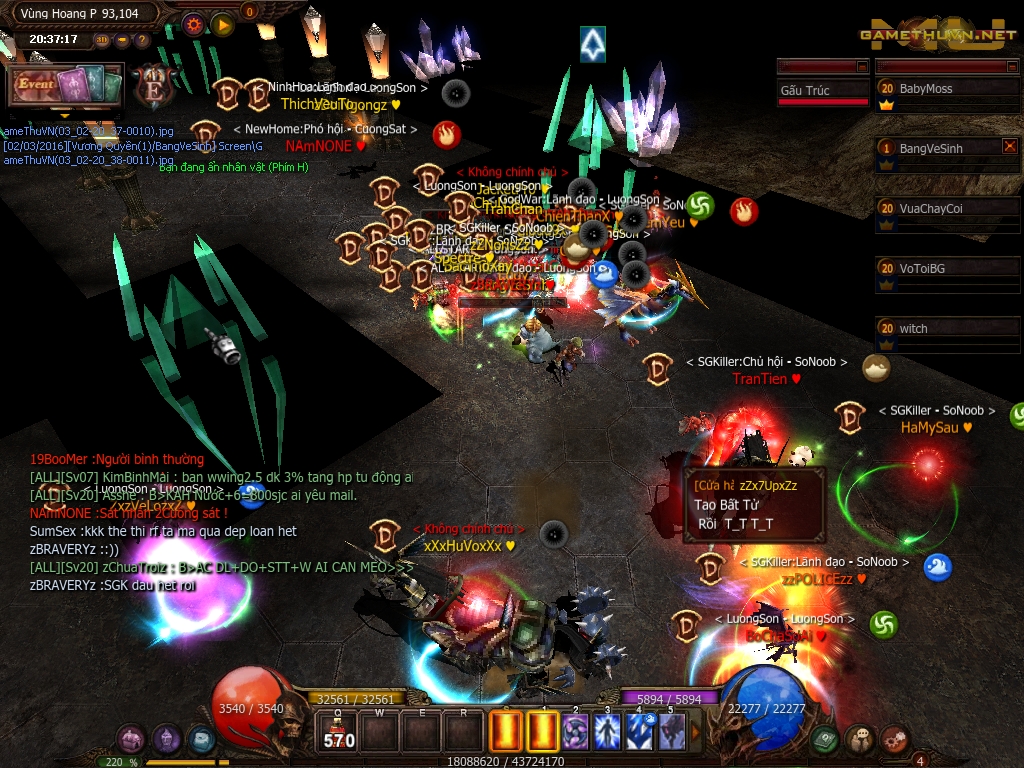The height and width of the screenshot is (768, 1024).
Task: Select party member witch
Action: pyautogui.click(x=947, y=329)
